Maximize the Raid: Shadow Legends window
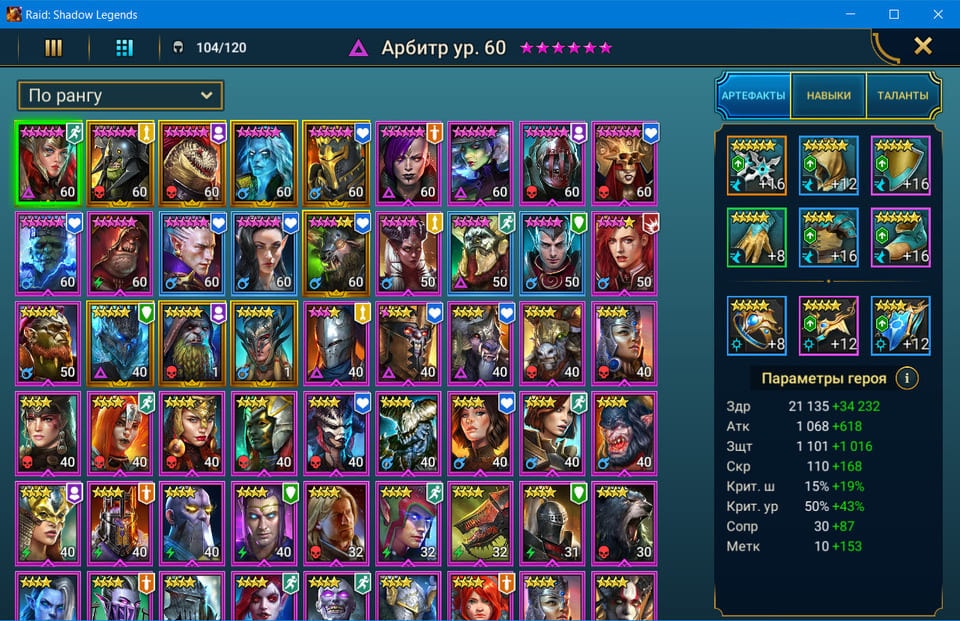This screenshot has height=621, width=960. pos(894,14)
